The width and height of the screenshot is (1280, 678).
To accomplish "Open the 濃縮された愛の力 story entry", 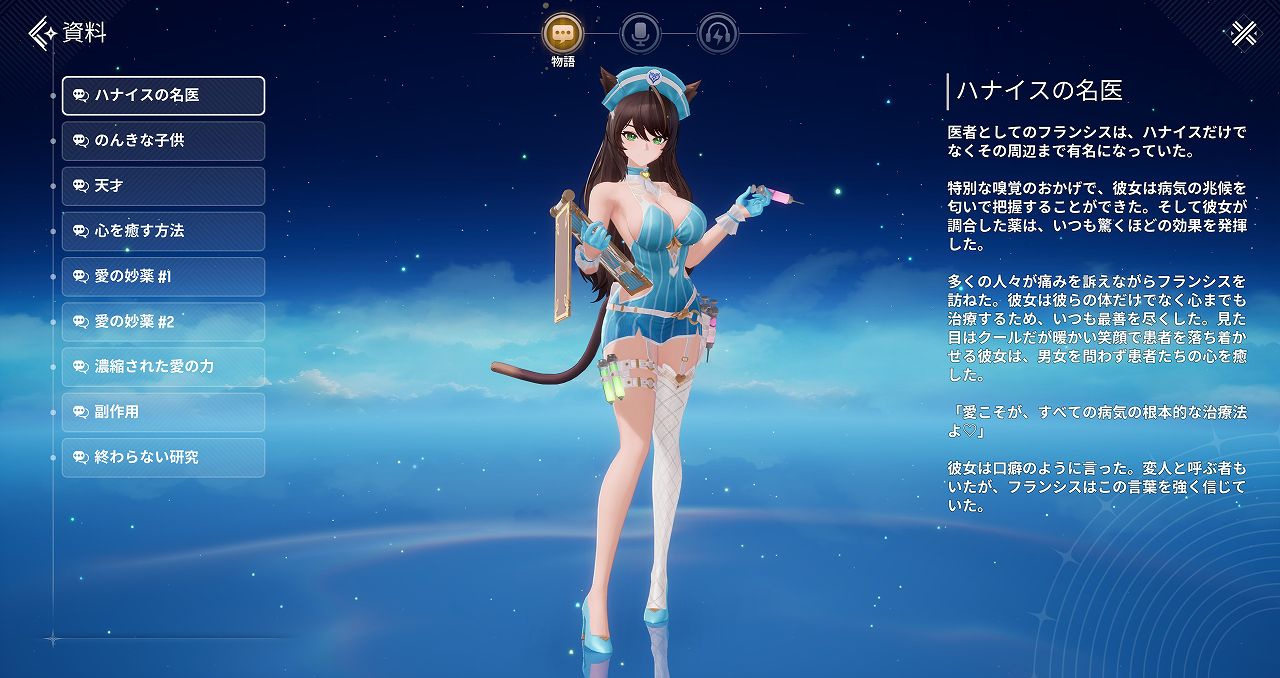I will pos(163,367).
